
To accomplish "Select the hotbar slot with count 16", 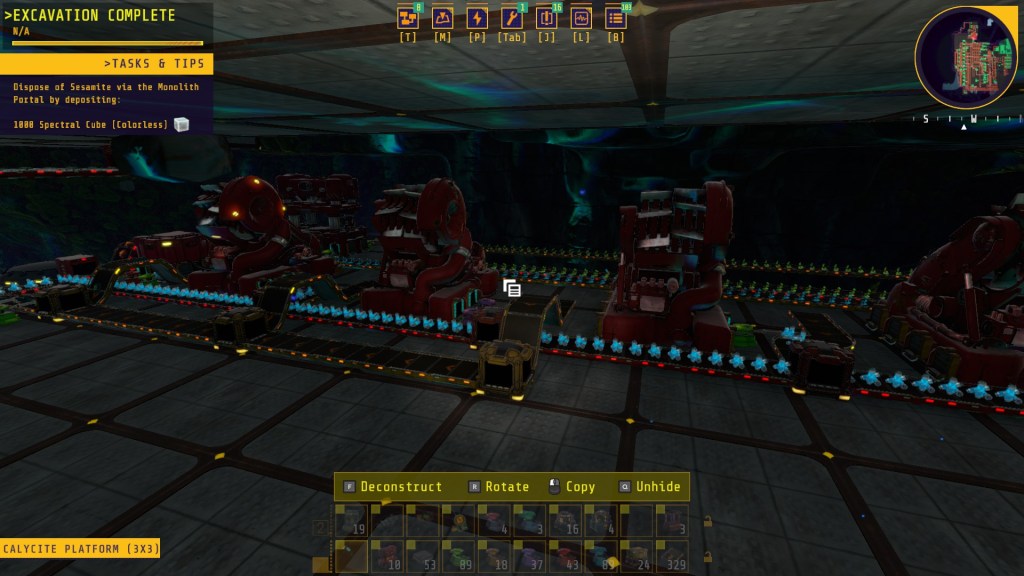I will (565, 521).
